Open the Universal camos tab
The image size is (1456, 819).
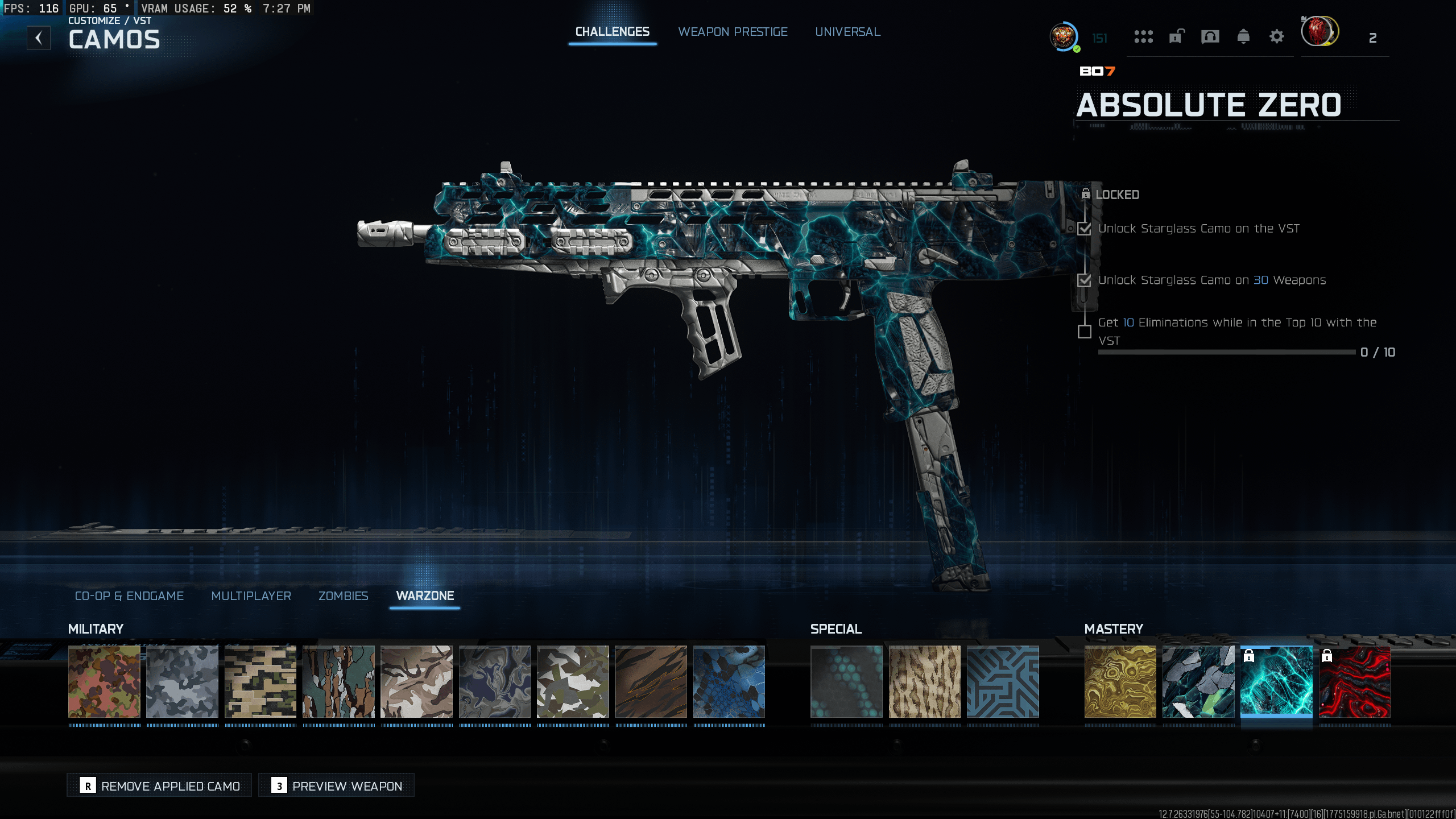coord(847,32)
